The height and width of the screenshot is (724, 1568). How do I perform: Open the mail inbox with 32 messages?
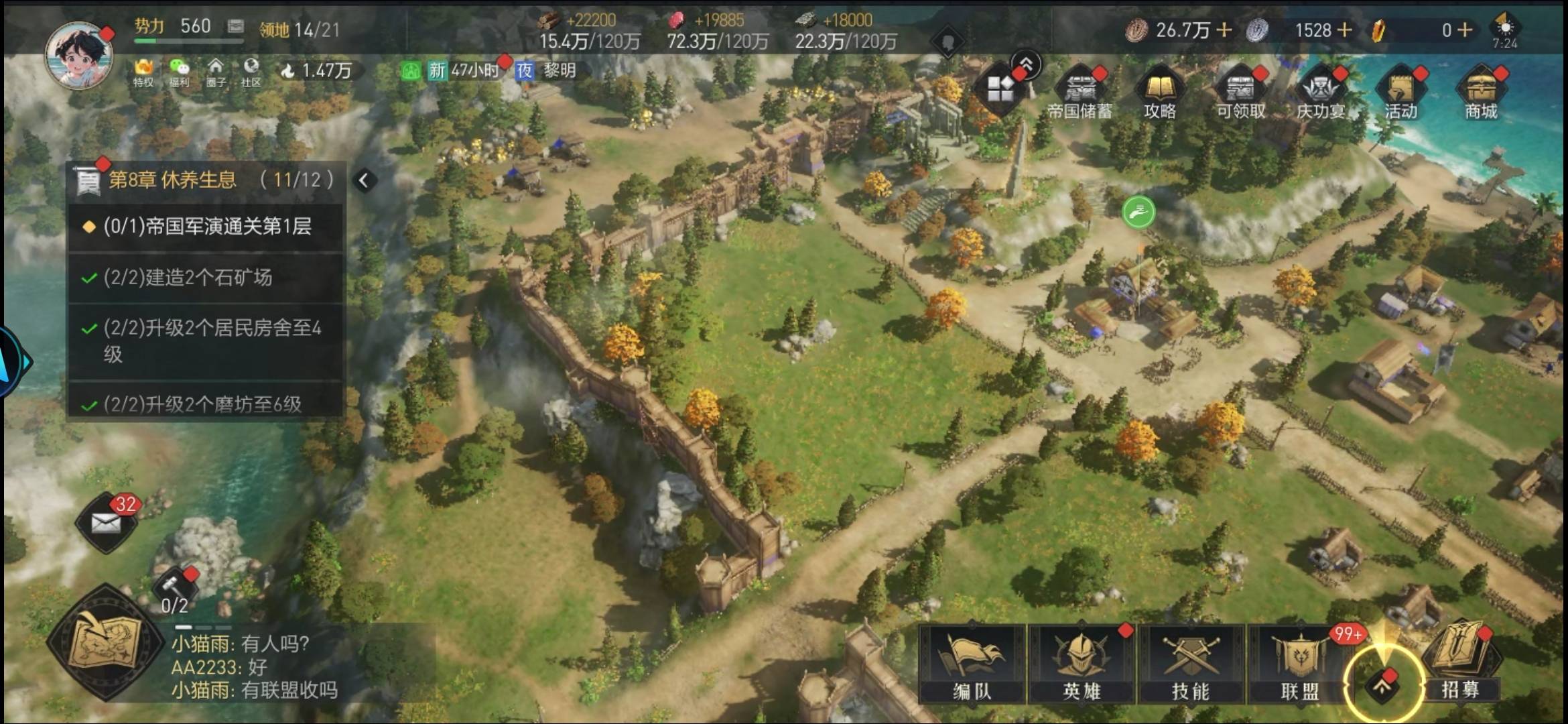pos(106,523)
